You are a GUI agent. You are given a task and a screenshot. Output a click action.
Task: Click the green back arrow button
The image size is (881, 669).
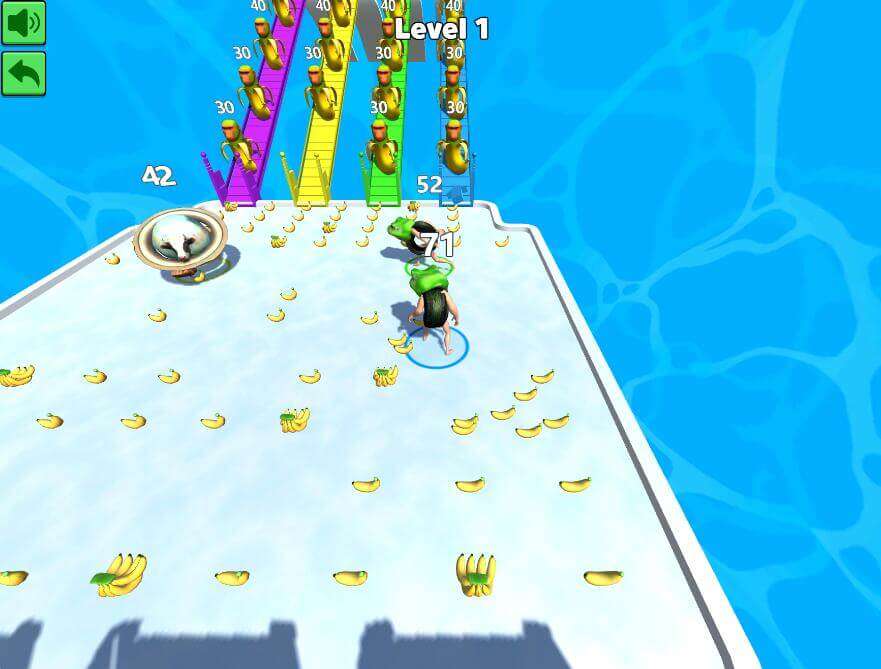click(x=23, y=73)
